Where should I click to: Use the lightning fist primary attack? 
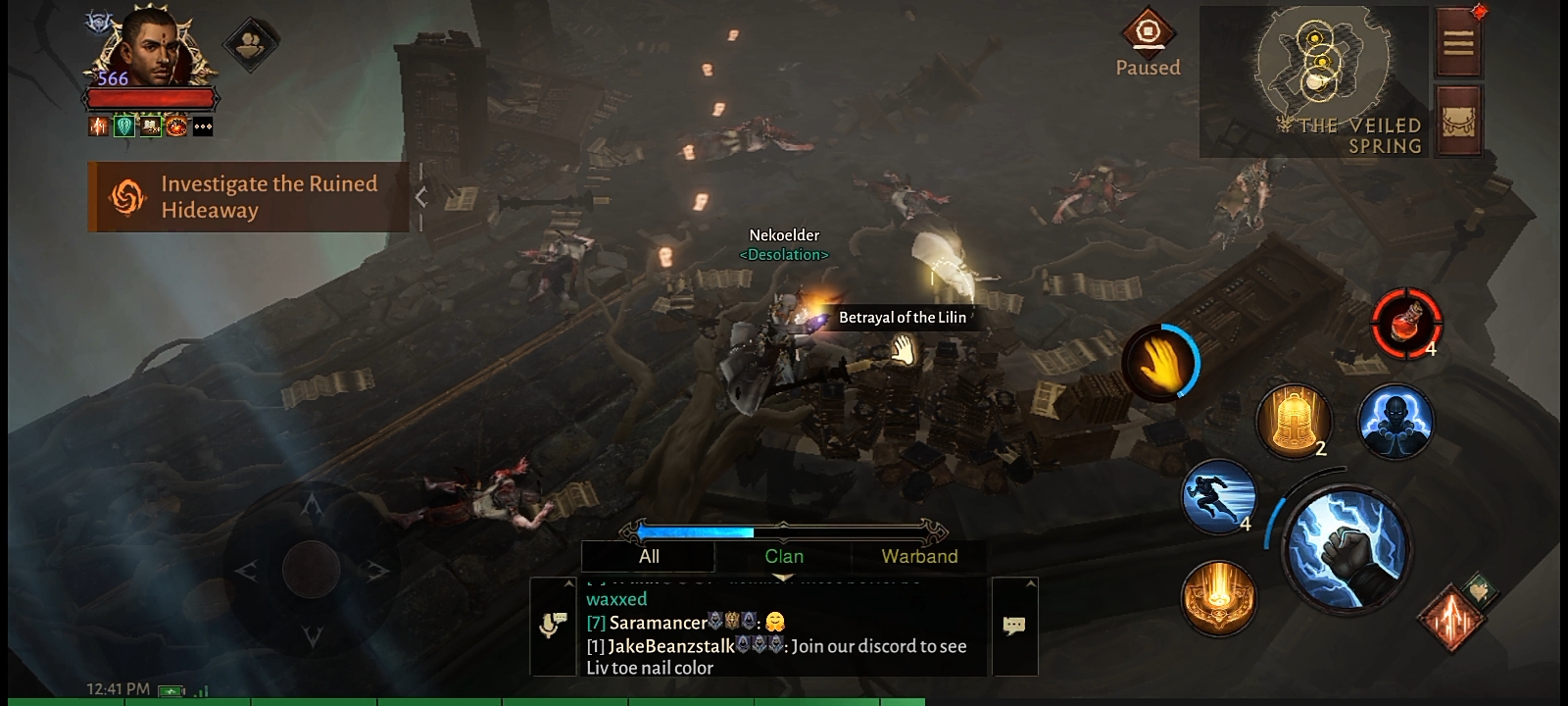[x=1347, y=549]
